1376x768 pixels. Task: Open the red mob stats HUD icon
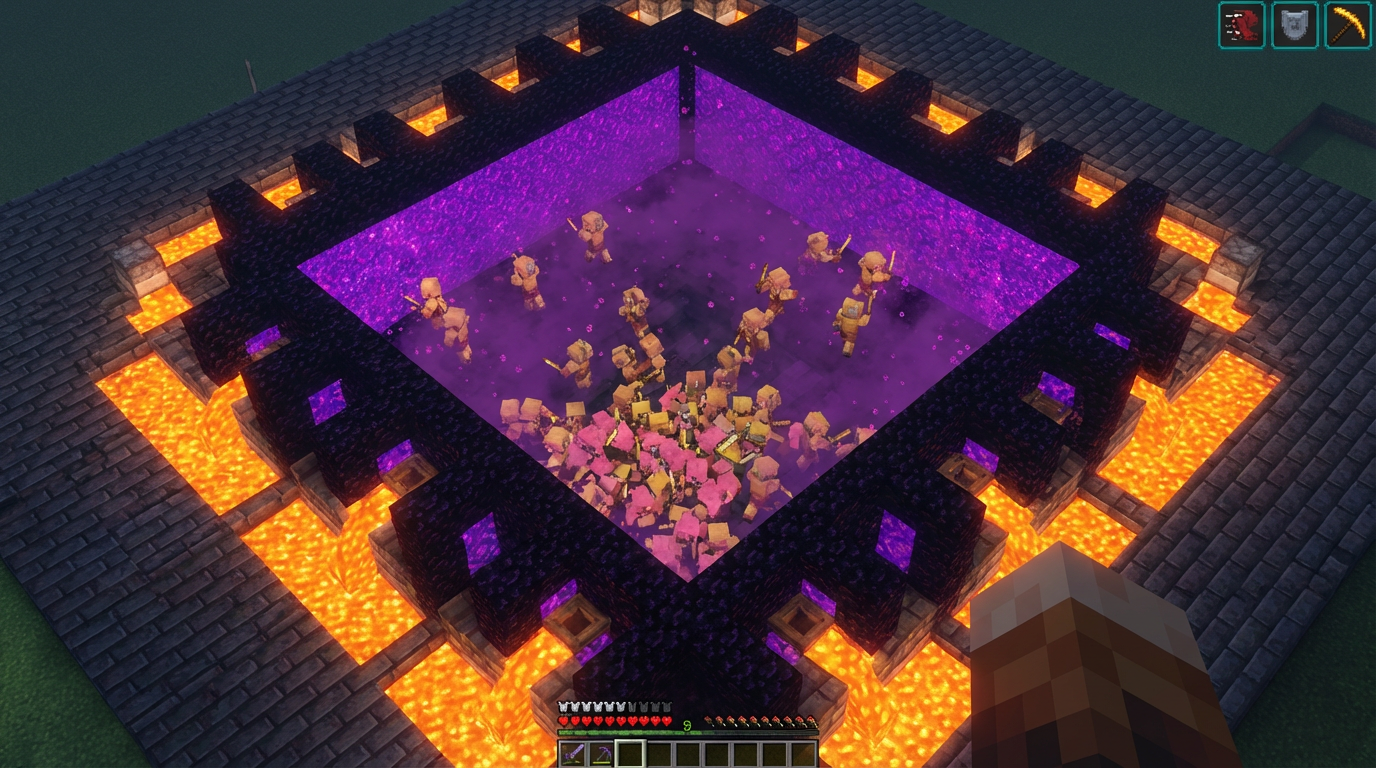[x=1241, y=26]
